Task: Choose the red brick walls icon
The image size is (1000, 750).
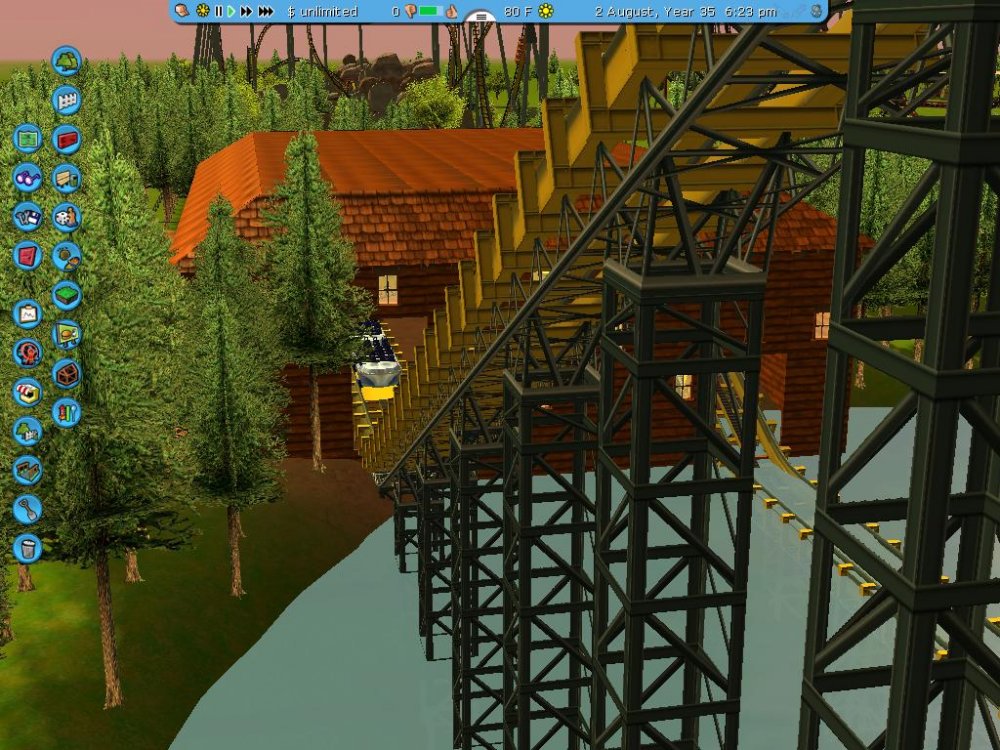Action: [66, 139]
